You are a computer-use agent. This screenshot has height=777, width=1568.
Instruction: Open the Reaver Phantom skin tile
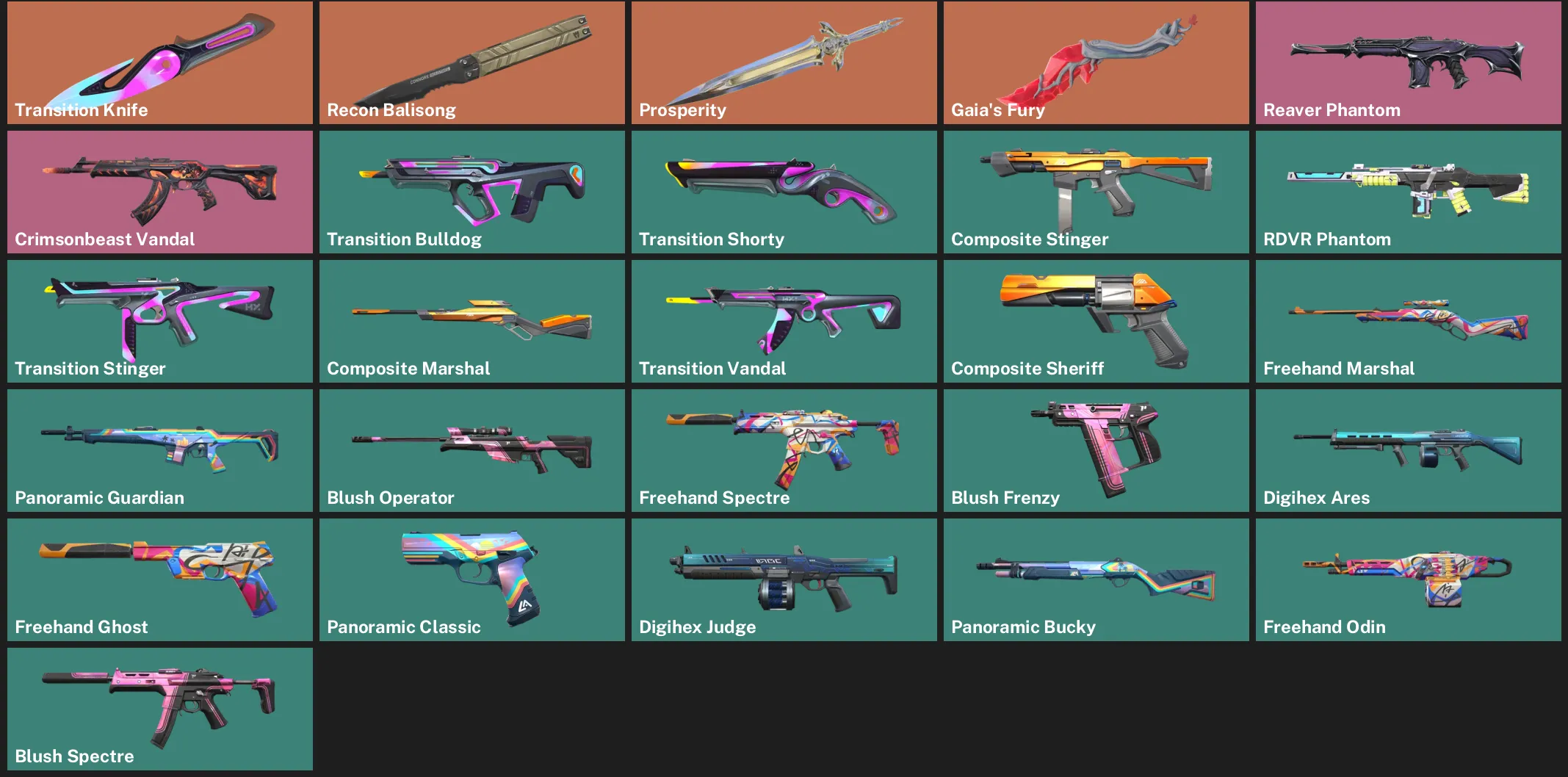pyautogui.click(x=1407, y=62)
